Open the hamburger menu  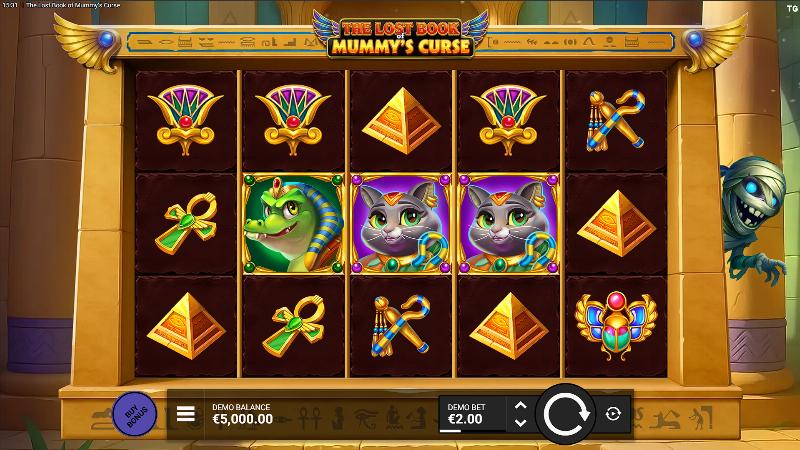(186, 414)
